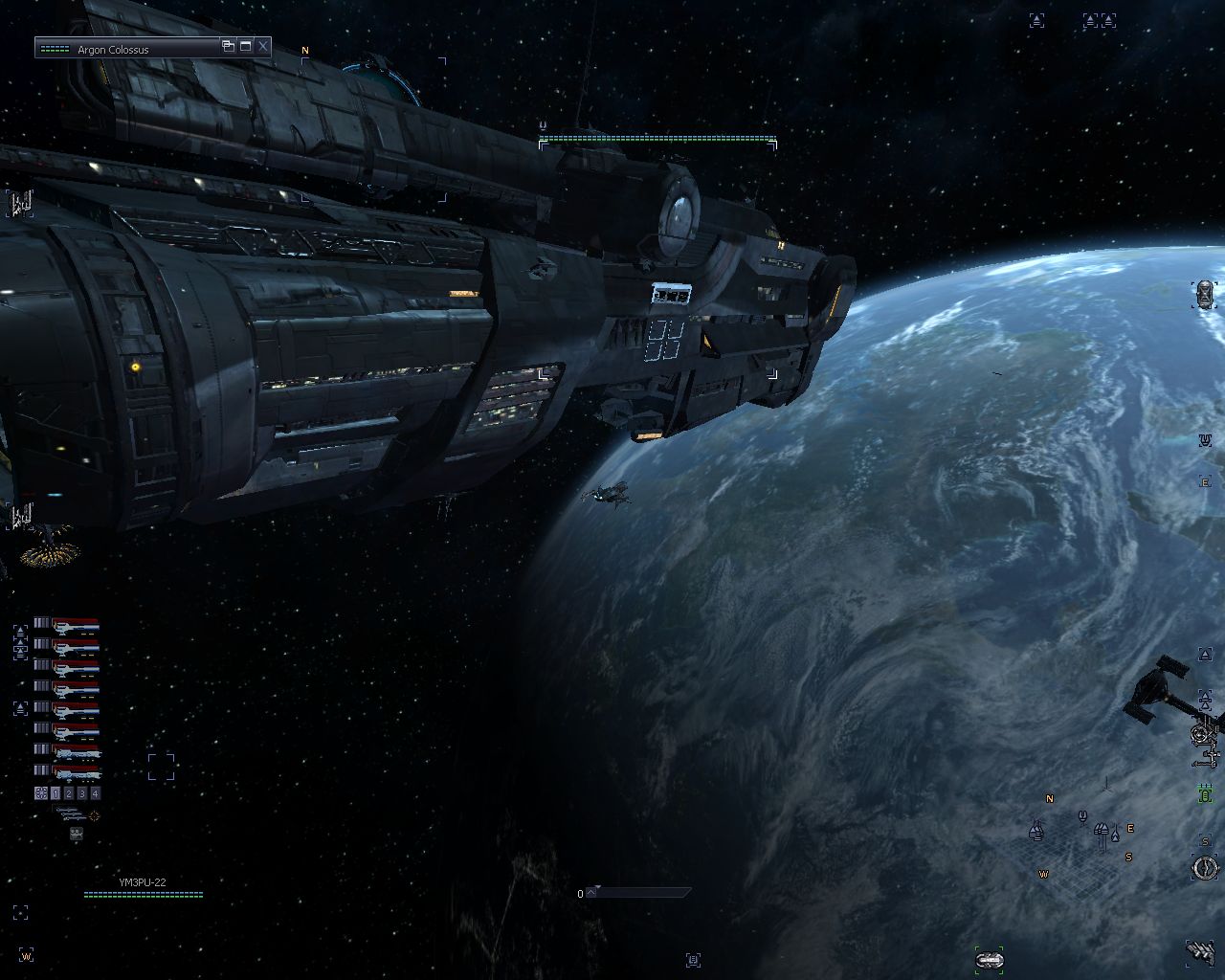Screen dimensions: 1225x980
Task: Open the station icon in bottom-right corner
Action: point(1200,950)
